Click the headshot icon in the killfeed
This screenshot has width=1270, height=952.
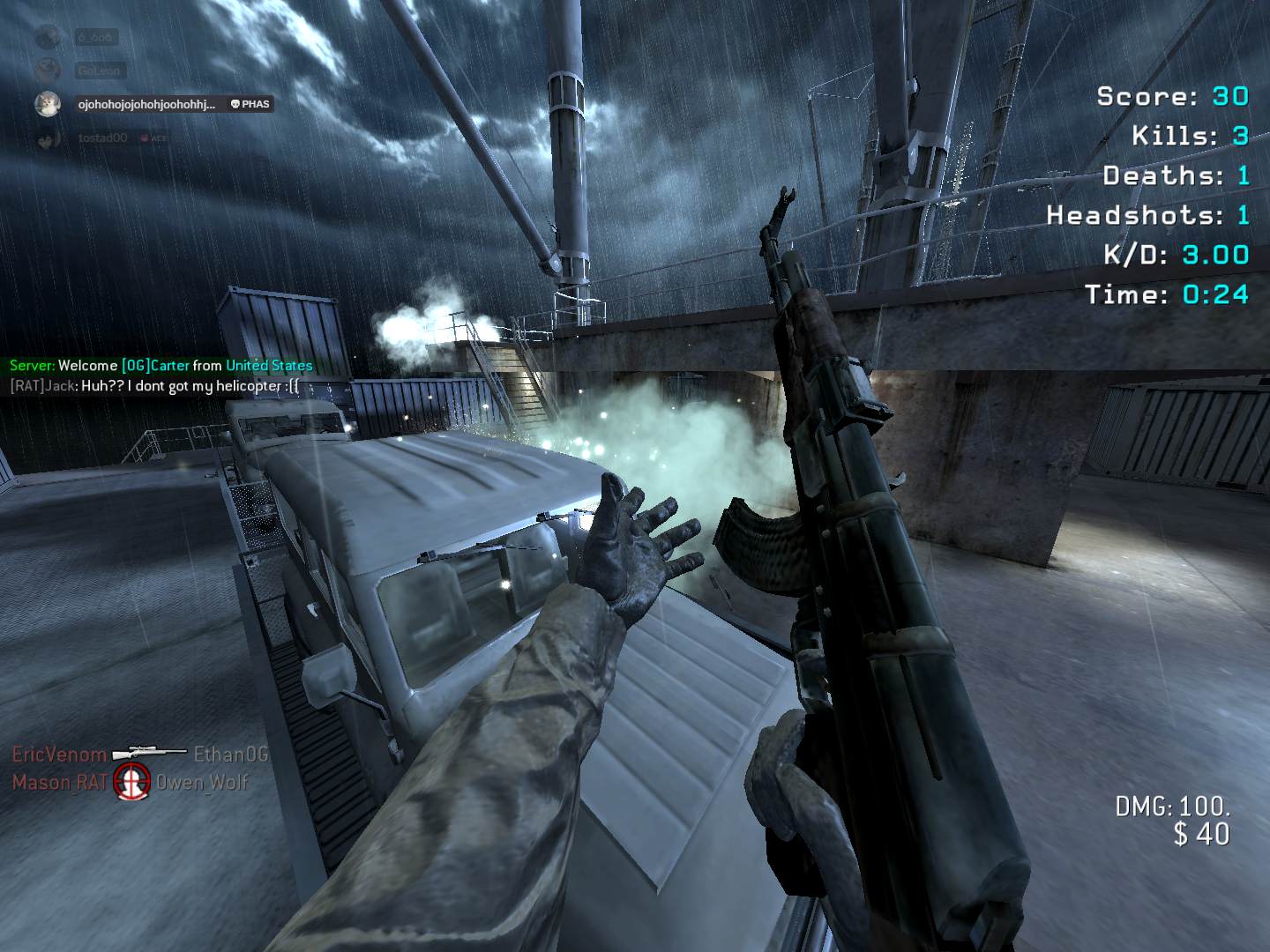click(132, 781)
